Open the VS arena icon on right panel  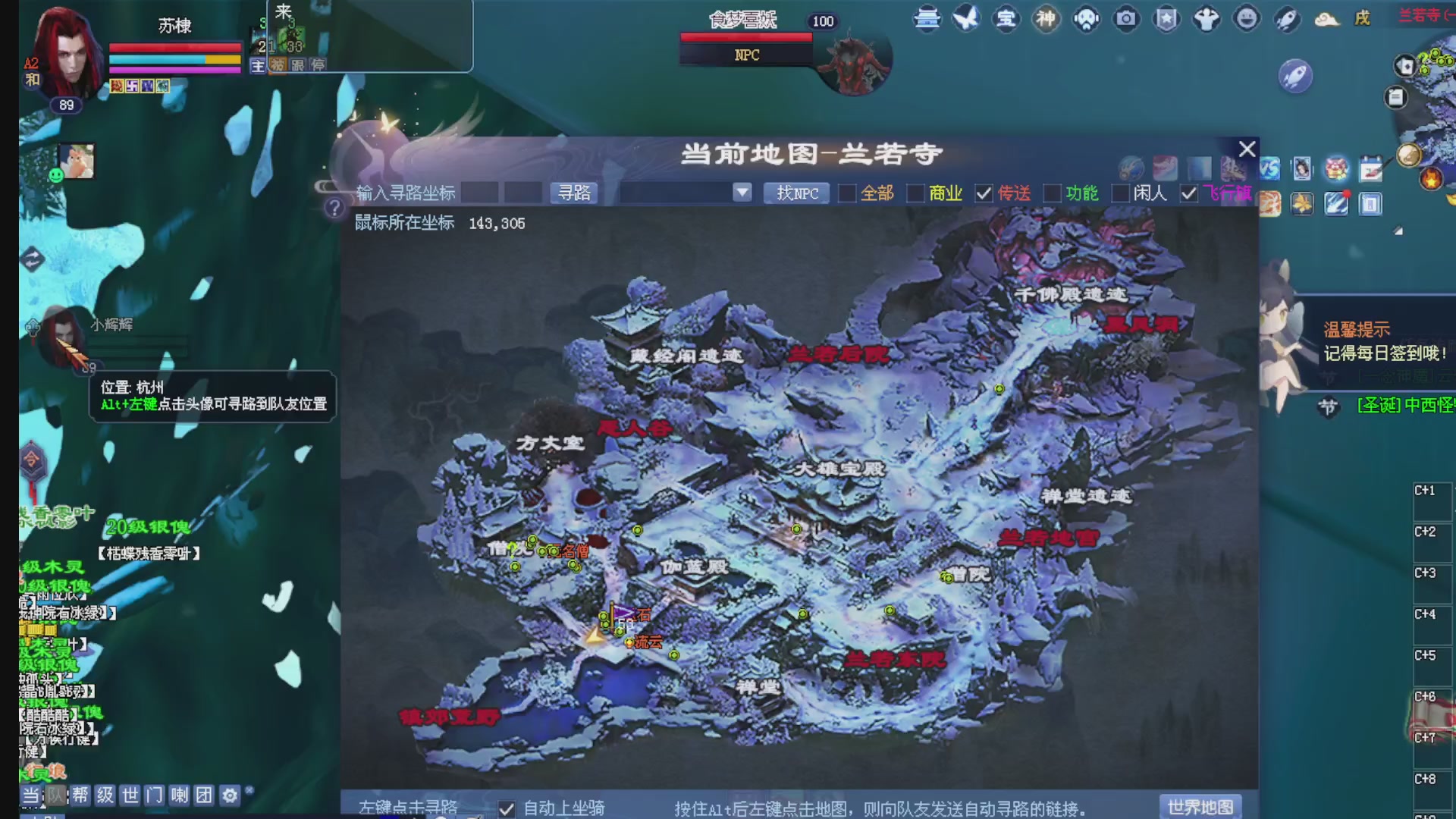(x=1269, y=168)
